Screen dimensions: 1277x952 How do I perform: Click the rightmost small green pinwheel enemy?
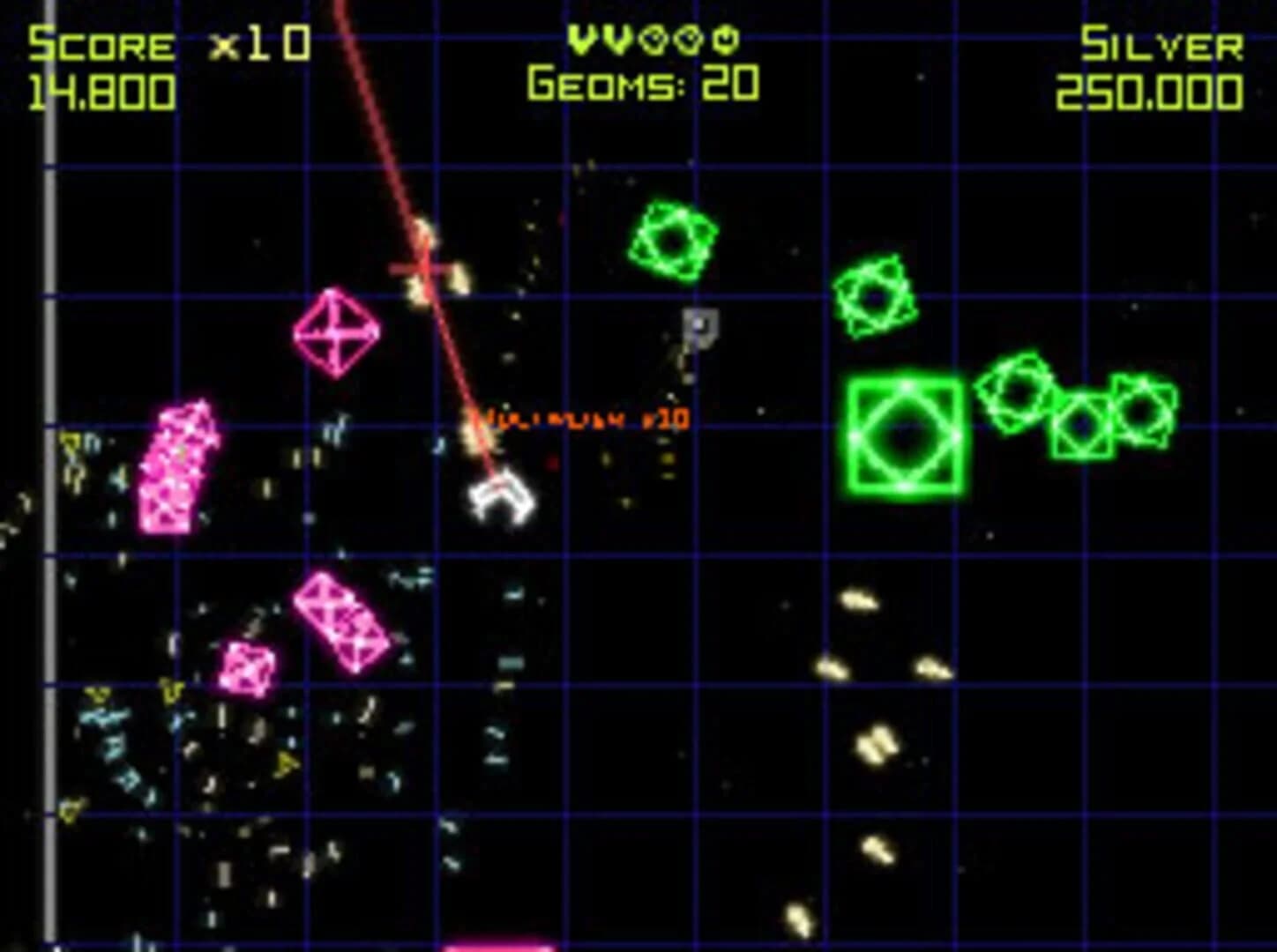(x=1142, y=410)
